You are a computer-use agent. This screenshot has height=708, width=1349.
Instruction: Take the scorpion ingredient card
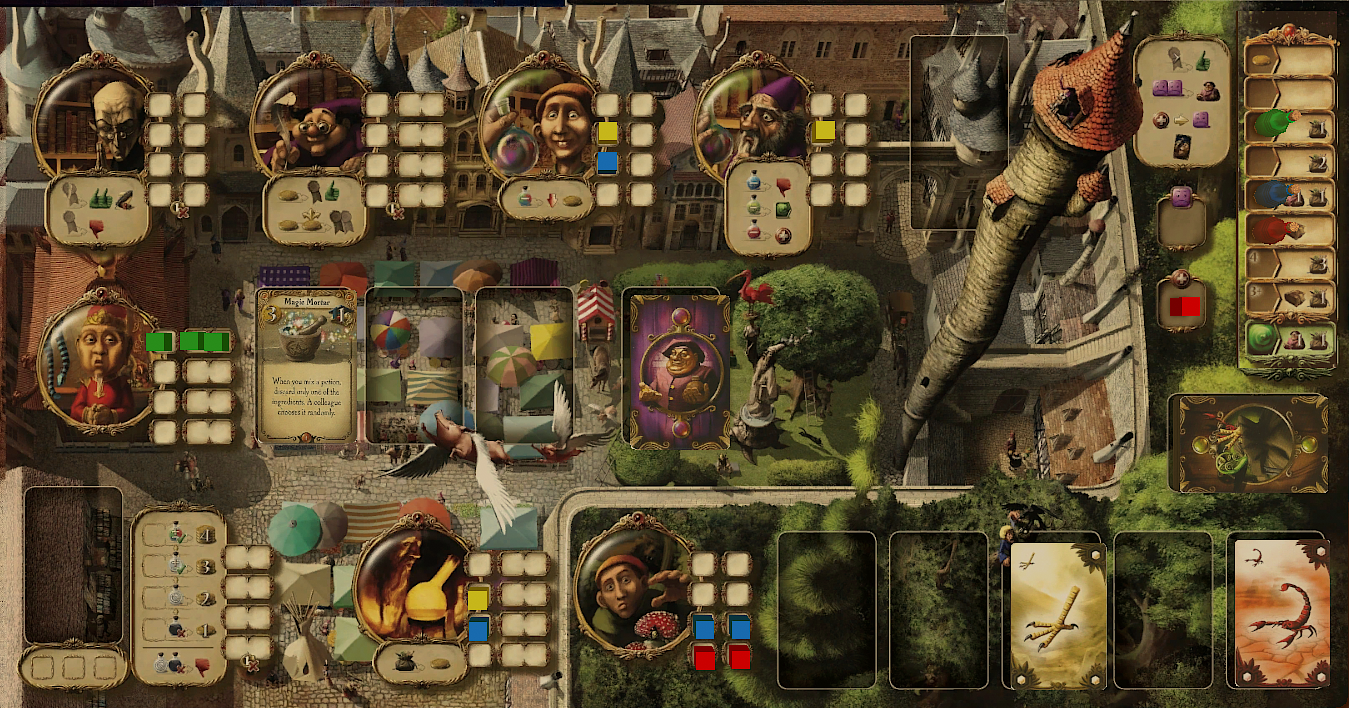[1280, 610]
